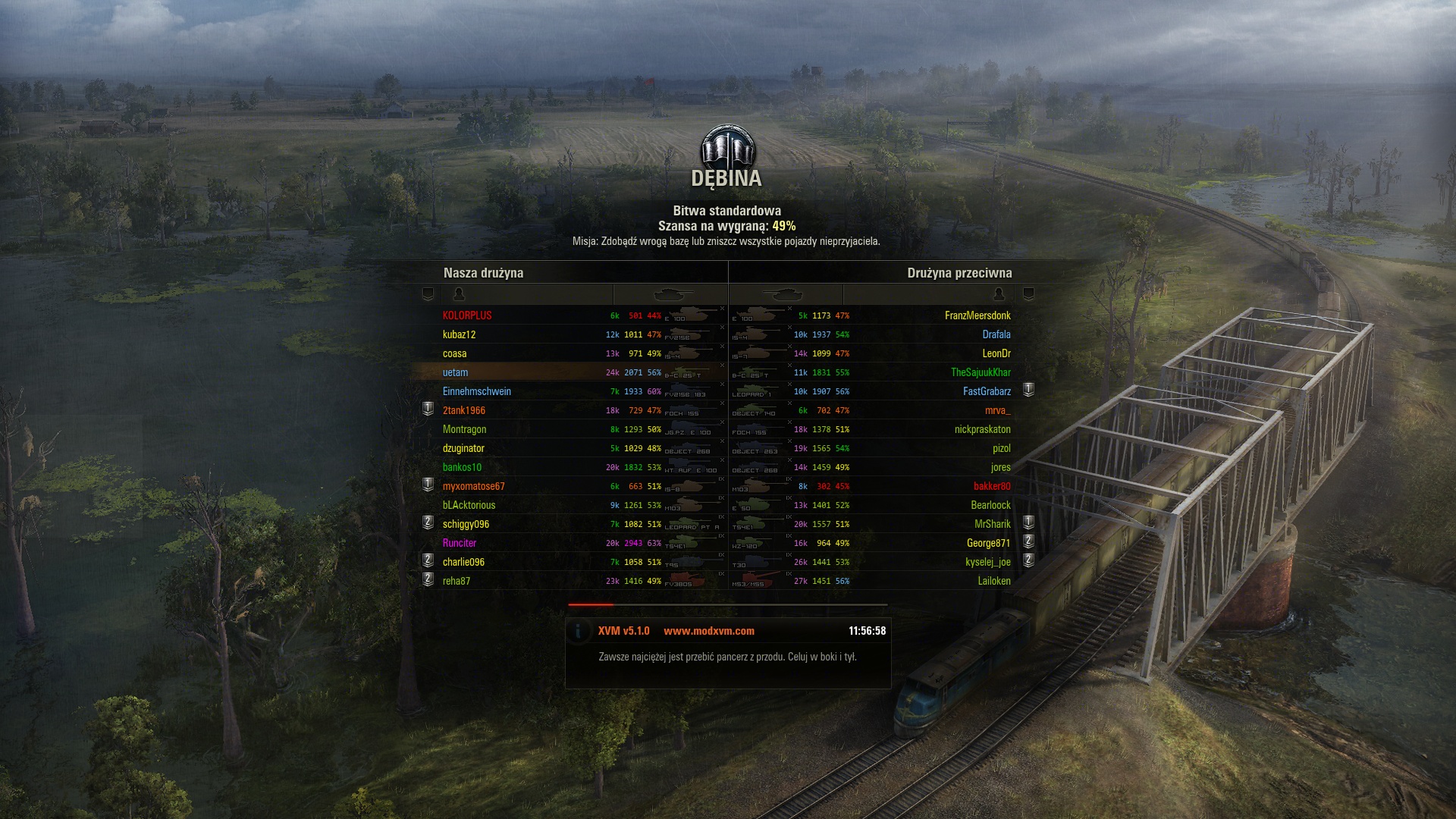Choose enemy player Drafala's row

[x=996, y=334]
